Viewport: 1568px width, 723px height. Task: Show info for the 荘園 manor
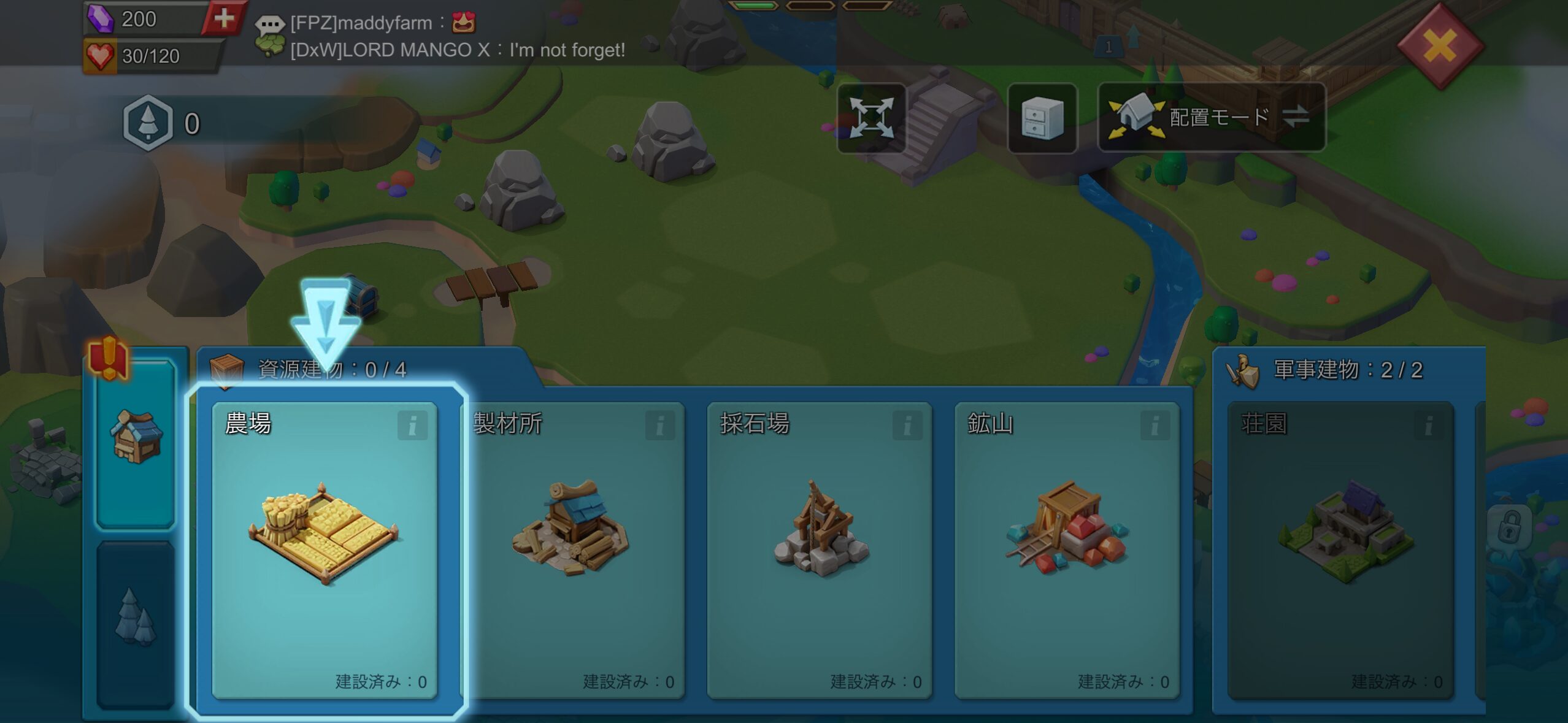[x=1428, y=425]
